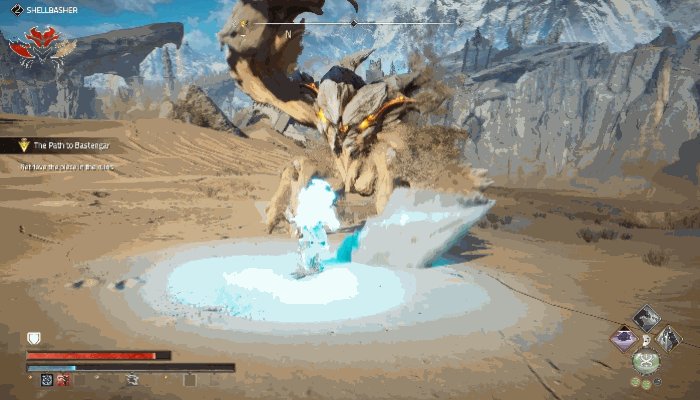Select the red status effect icon

(64, 380)
